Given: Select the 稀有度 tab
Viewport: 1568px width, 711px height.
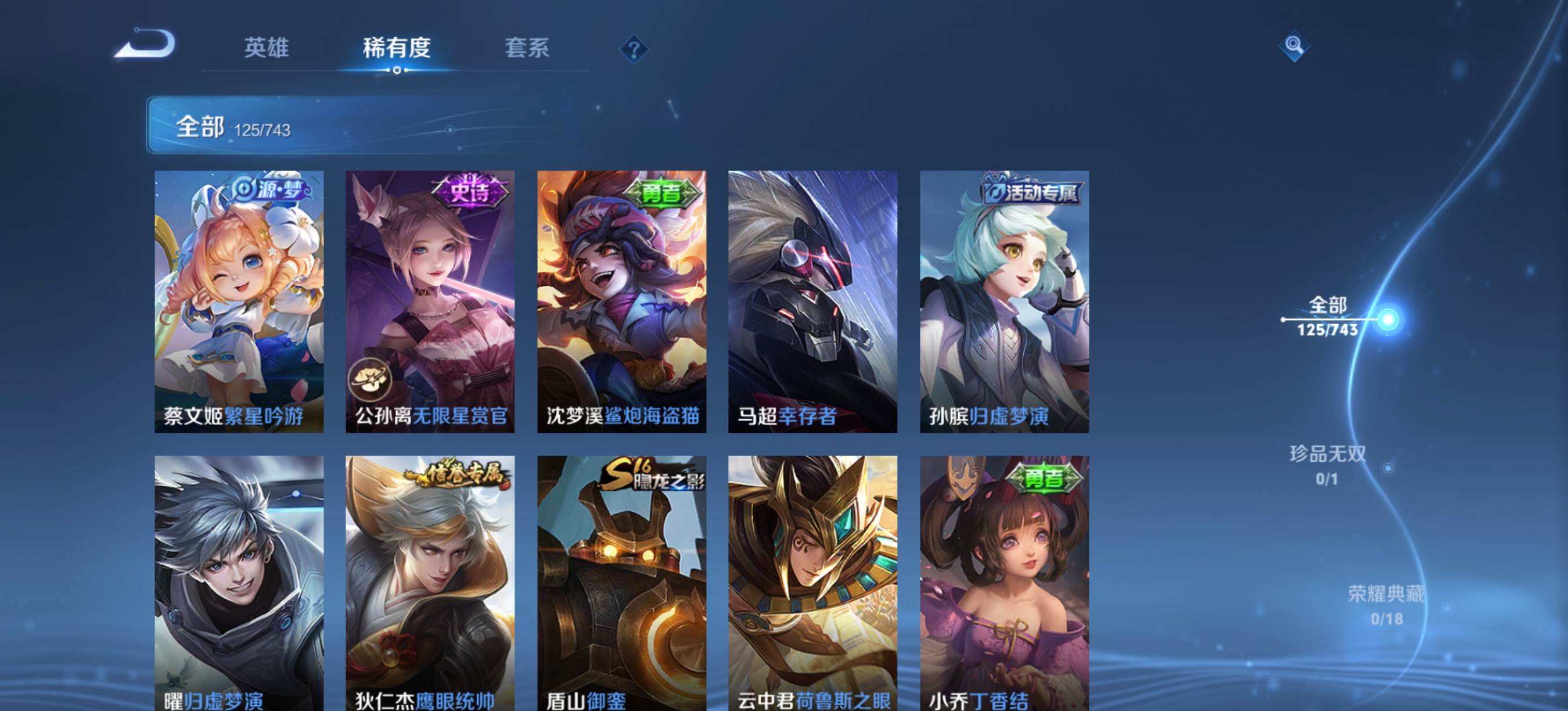Looking at the screenshot, I should (397, 48).
